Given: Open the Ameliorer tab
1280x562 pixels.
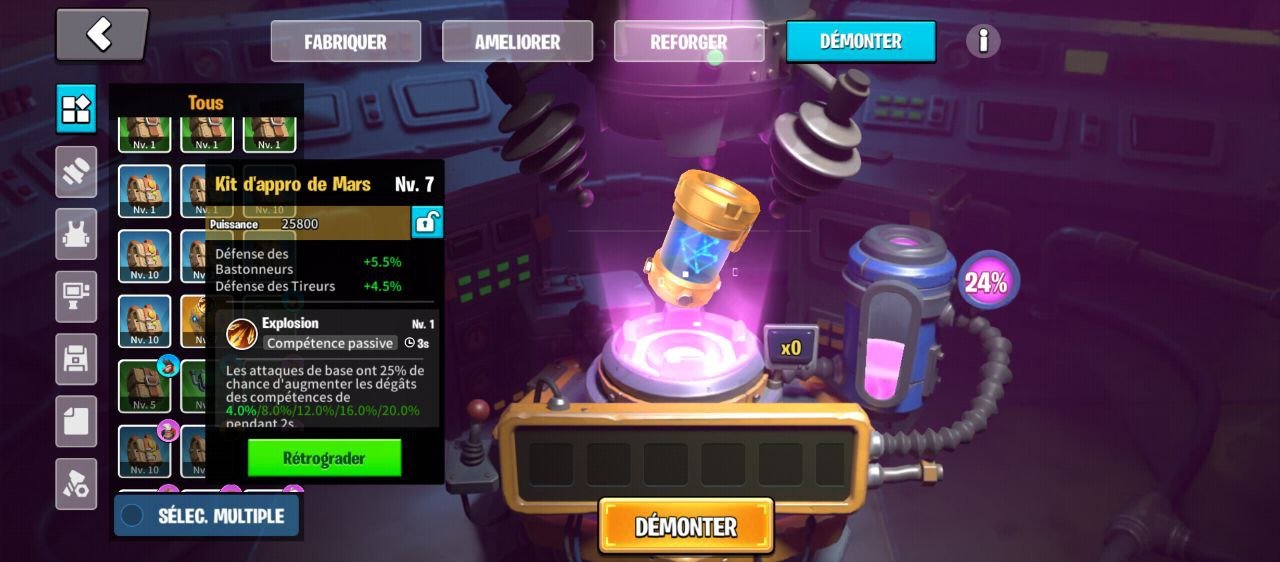Looking at the screenshot, I should (517, 42).
